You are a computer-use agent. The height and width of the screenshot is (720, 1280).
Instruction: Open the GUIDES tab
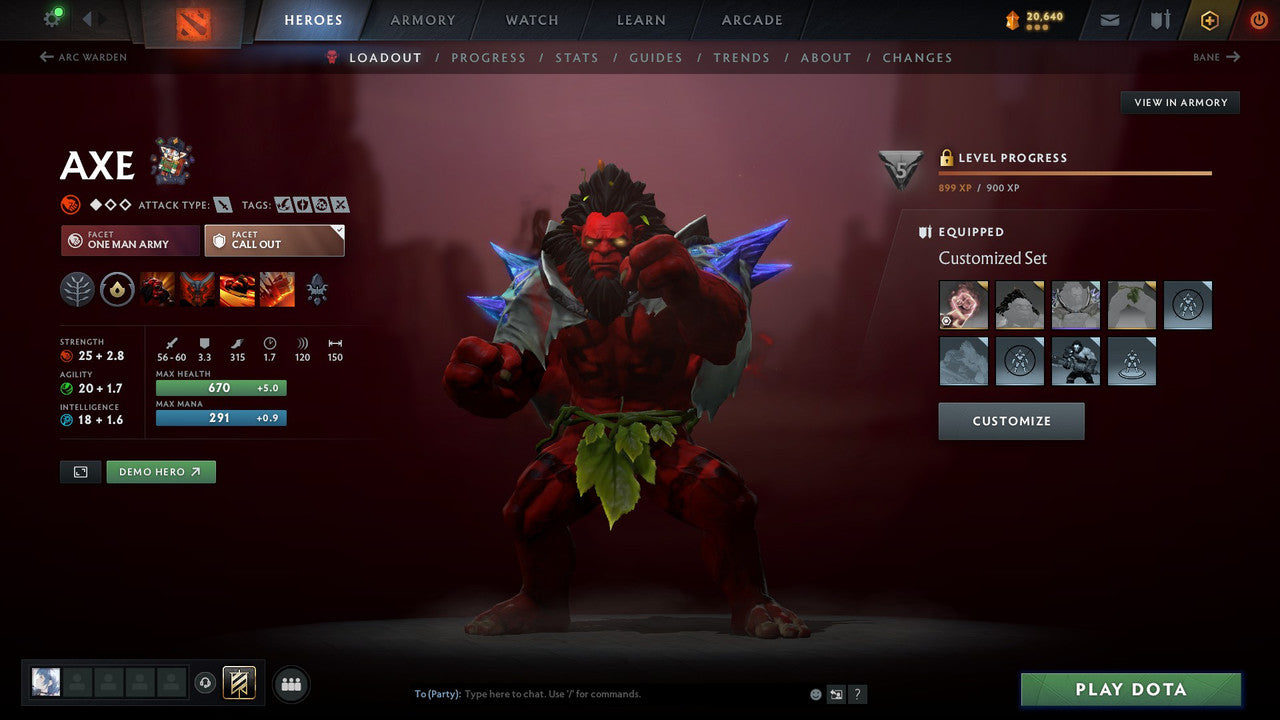coord(656,57)
